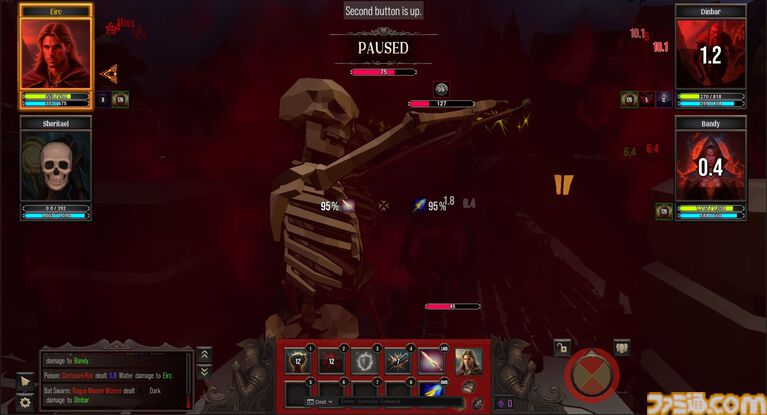767x415 pixels.
Task: Activate the first hotbar skill slot
Action: [297, 361]
